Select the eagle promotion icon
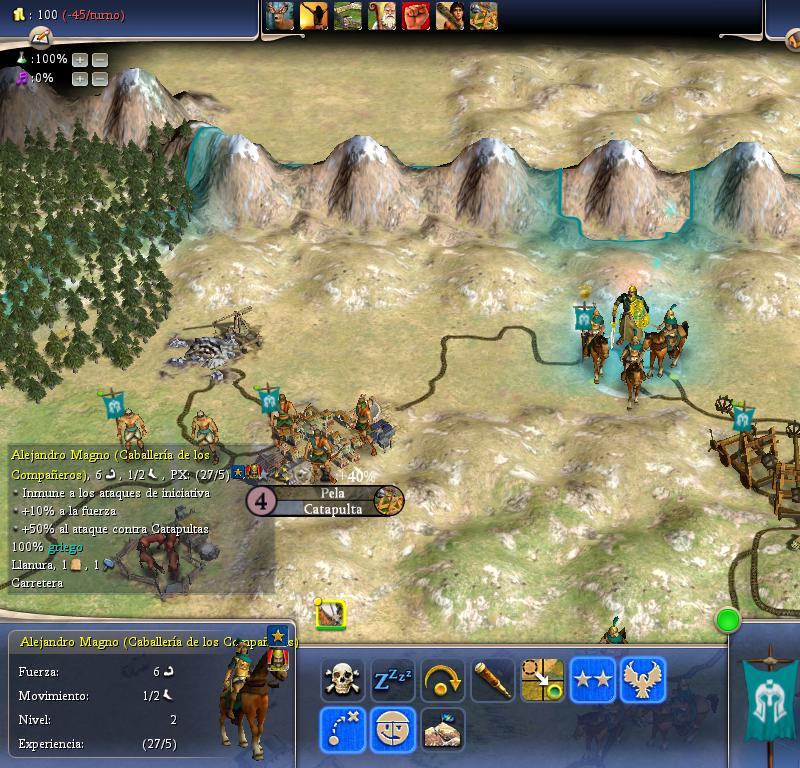Screen dimensions: 800x768 642,680
